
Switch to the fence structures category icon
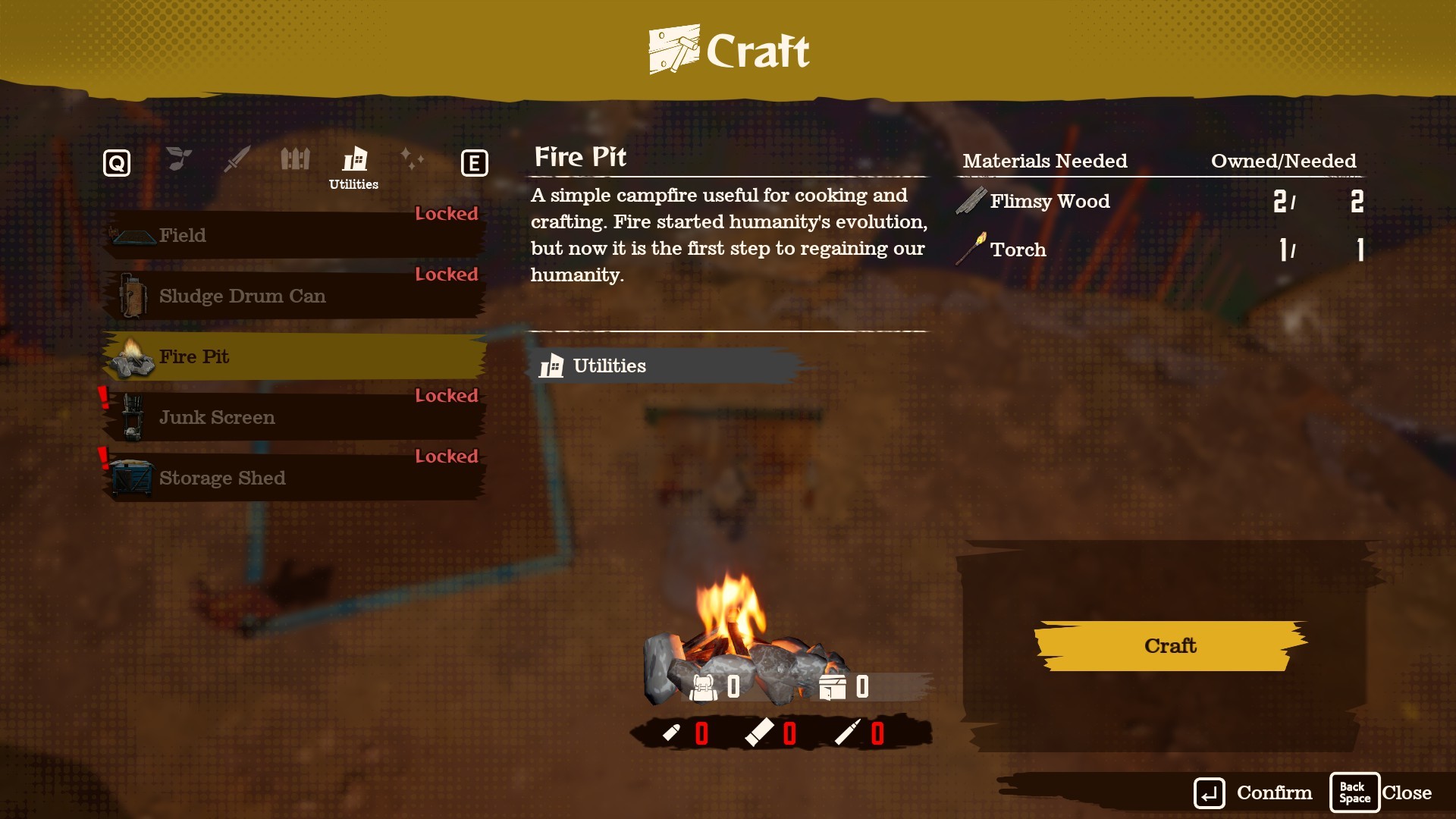(x=296, y=159)
